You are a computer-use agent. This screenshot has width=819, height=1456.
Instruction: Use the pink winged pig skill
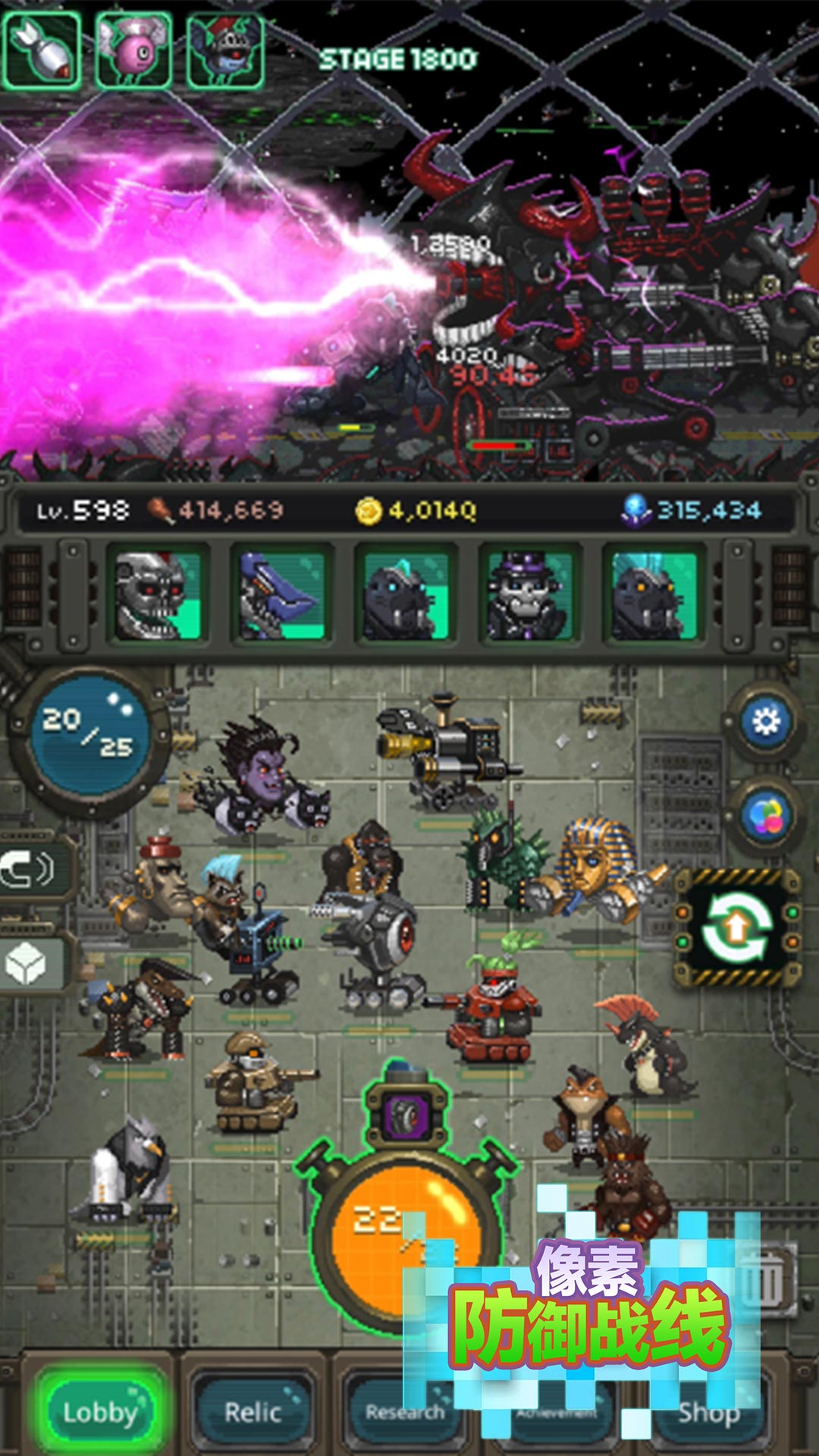134,51
